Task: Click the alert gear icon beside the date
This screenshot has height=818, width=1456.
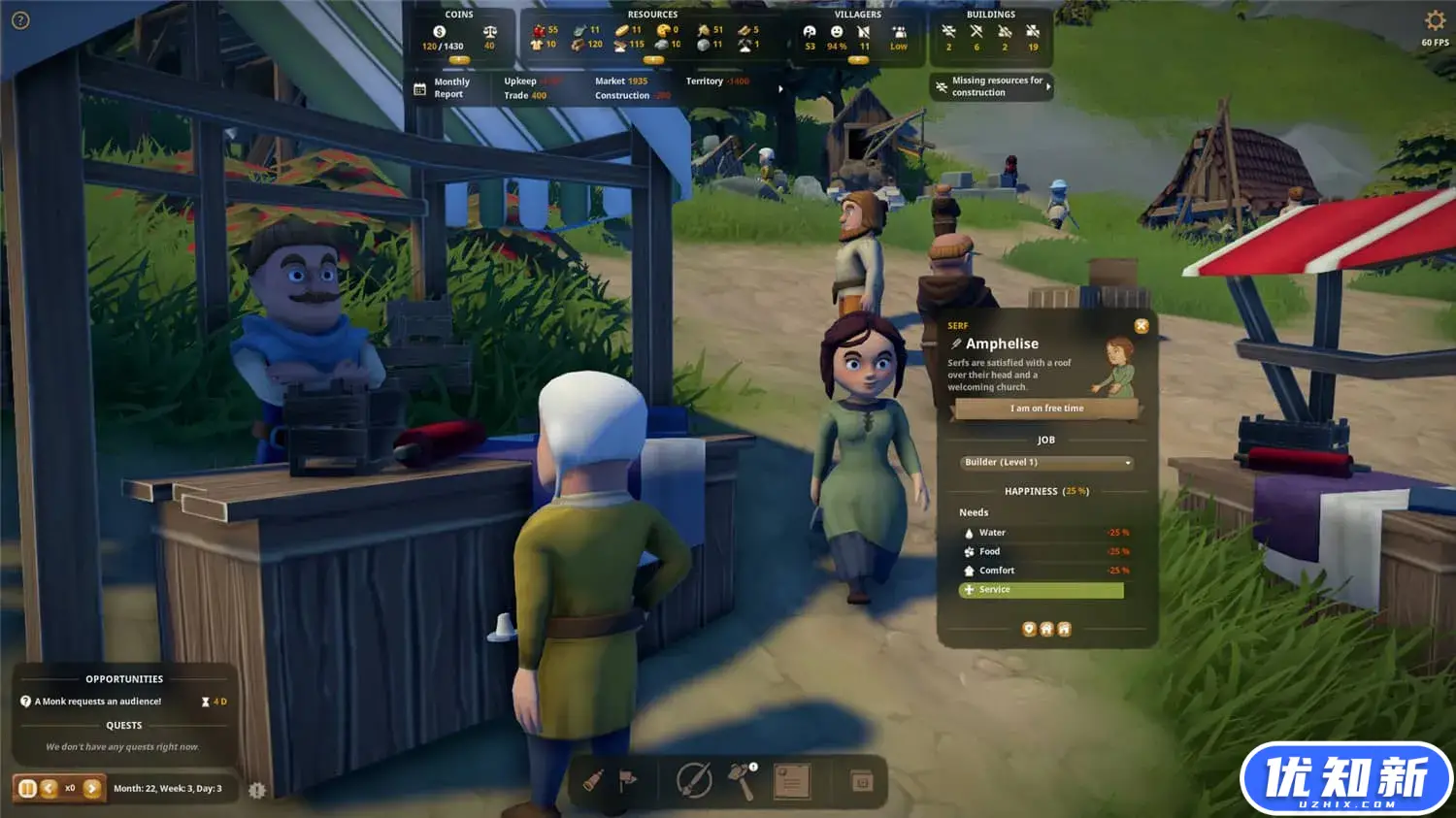Action: coord(256,790)
